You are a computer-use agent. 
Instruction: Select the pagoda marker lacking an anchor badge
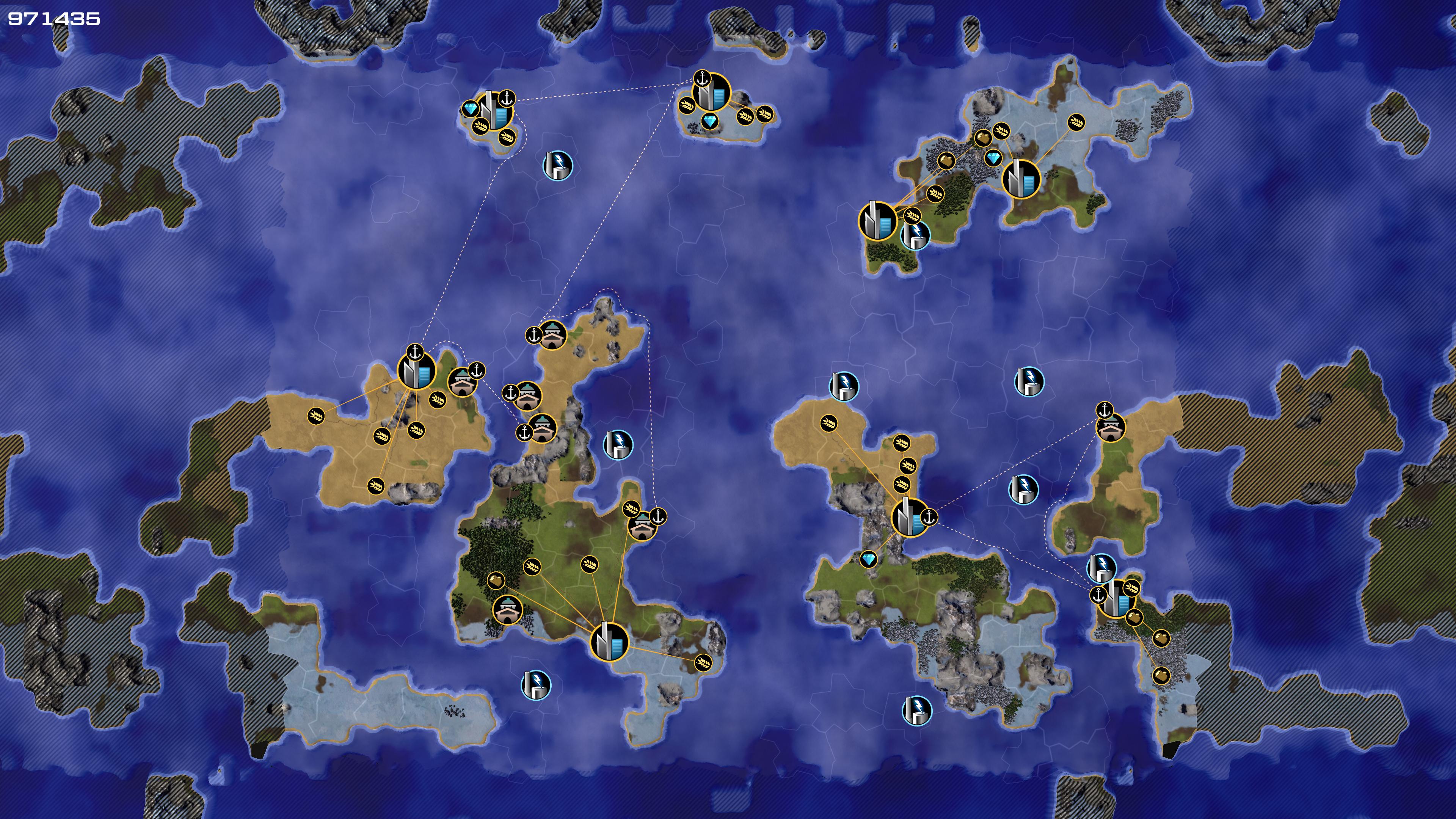tap(507, 610)
